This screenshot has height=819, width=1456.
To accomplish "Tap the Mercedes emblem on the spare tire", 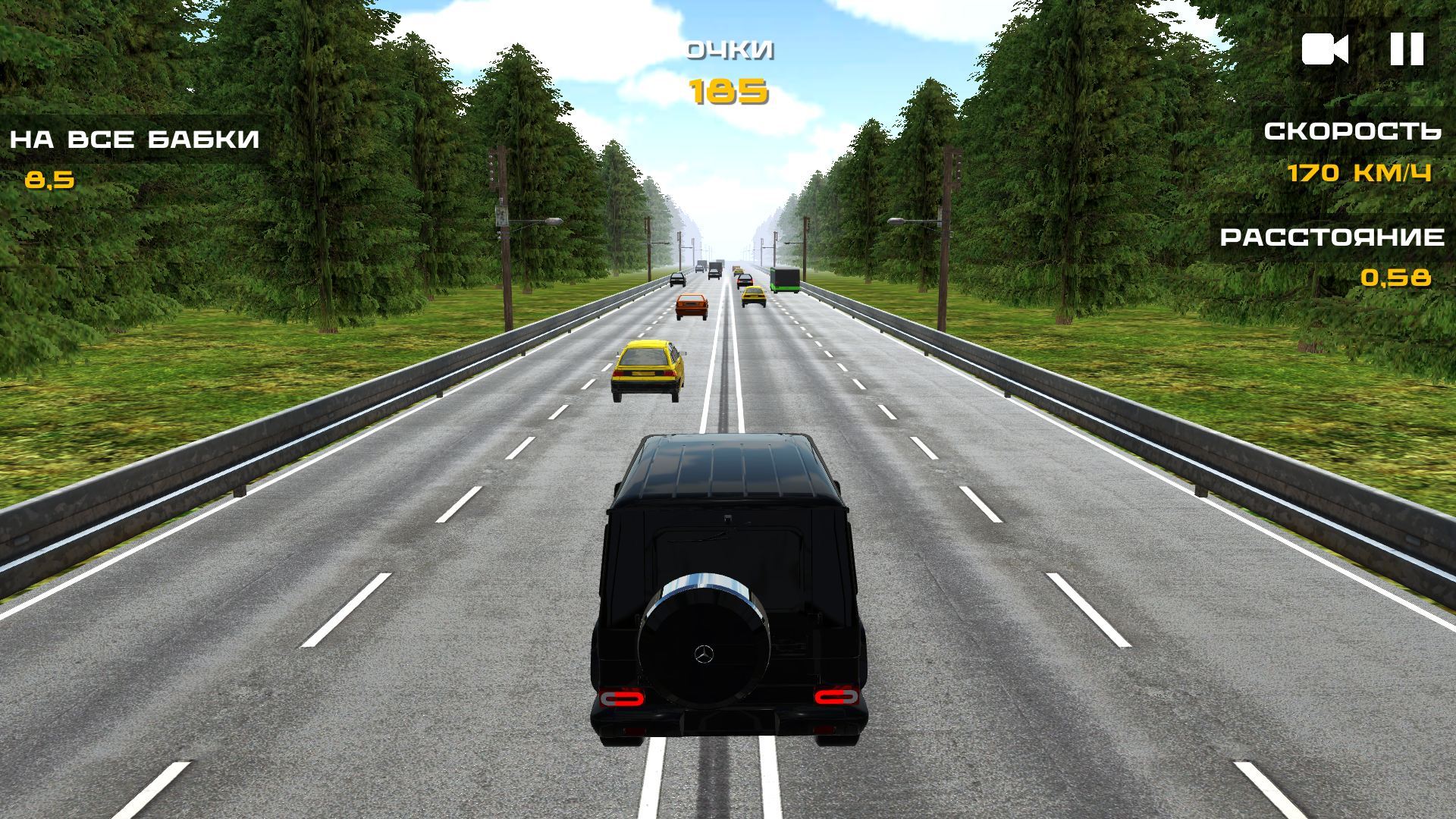I will tap(701, 654).
